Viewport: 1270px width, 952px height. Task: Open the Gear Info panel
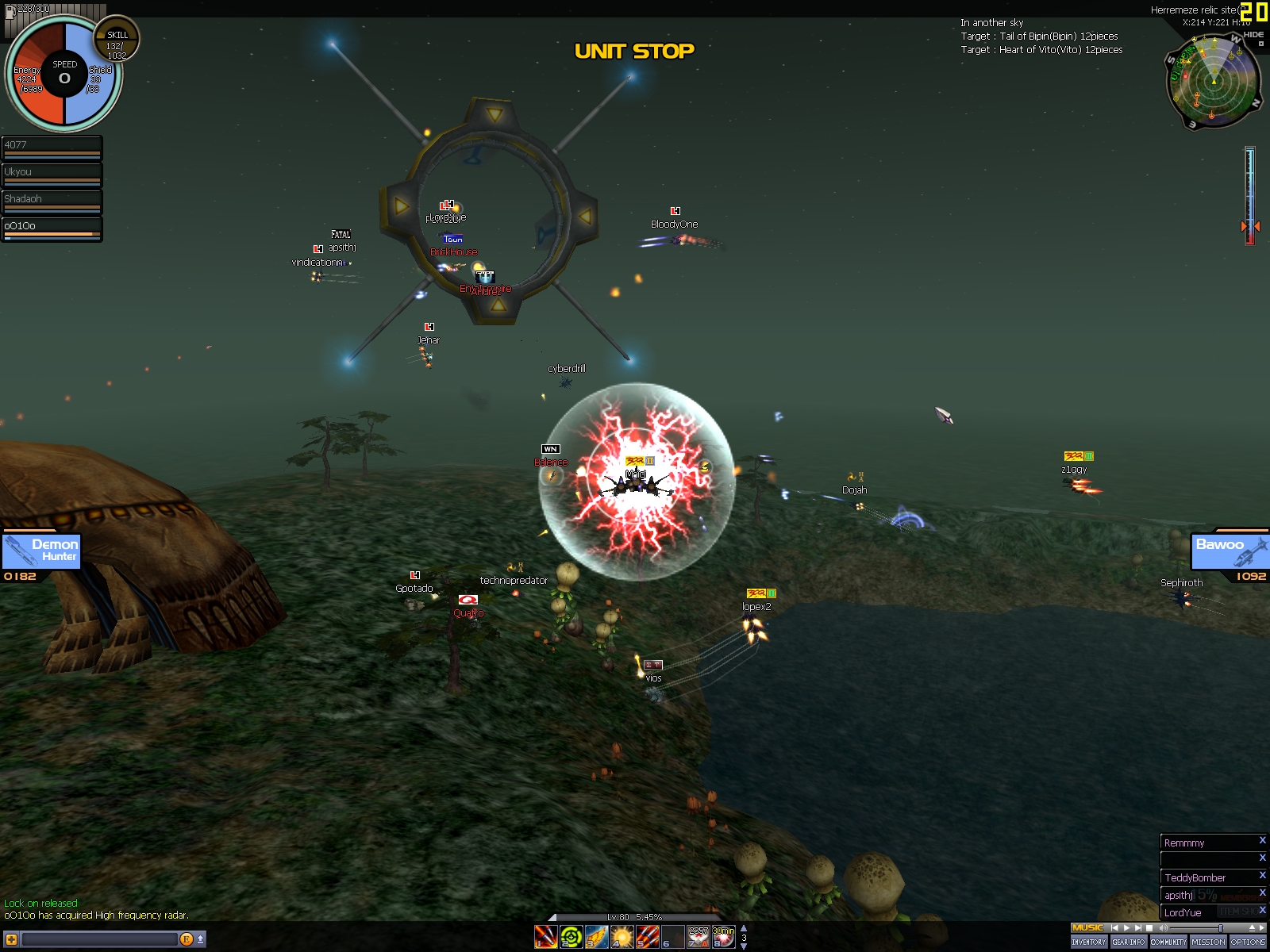1128,942
